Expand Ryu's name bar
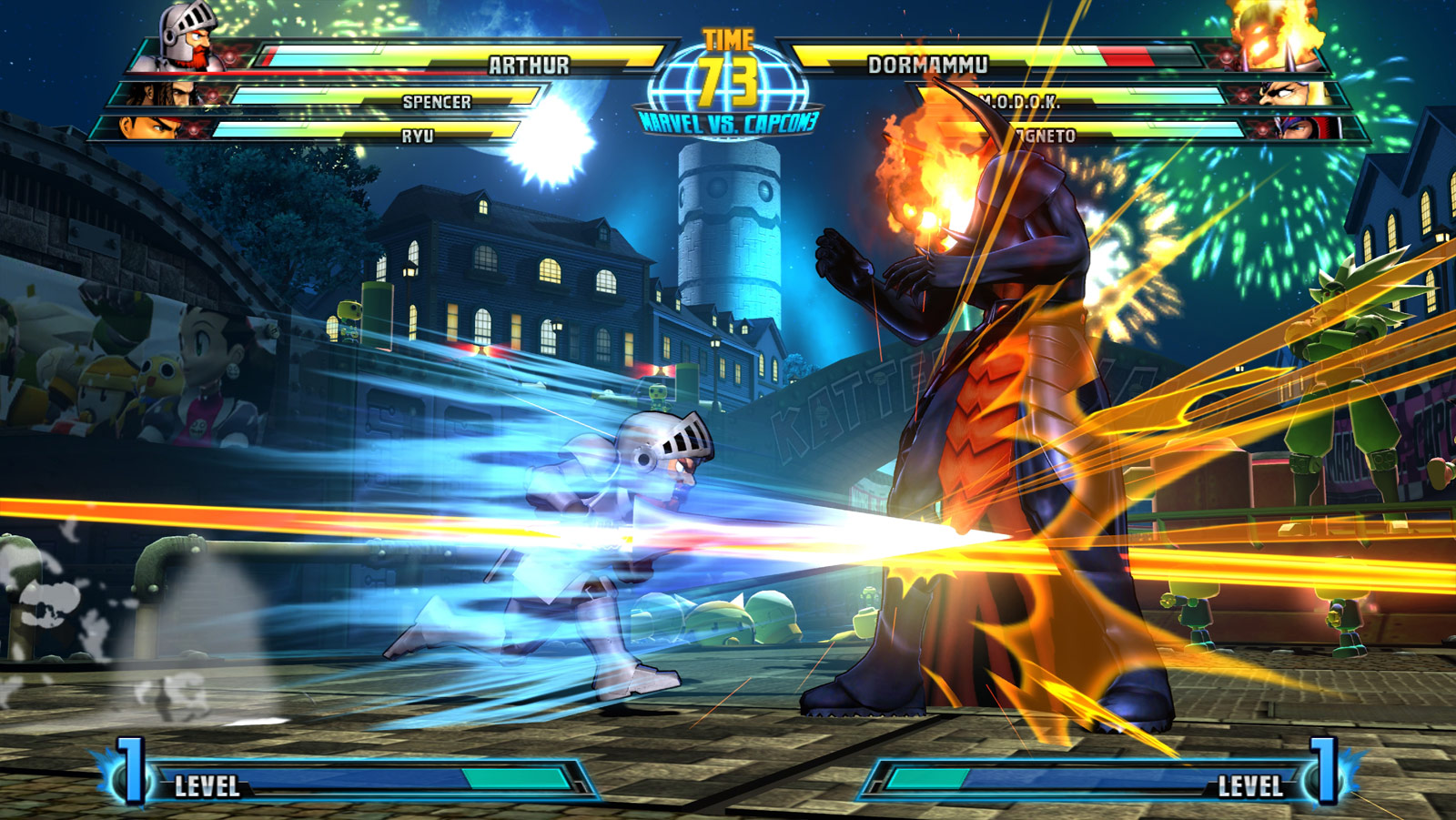The image size is (1456, 820). (x=419, y=133)
